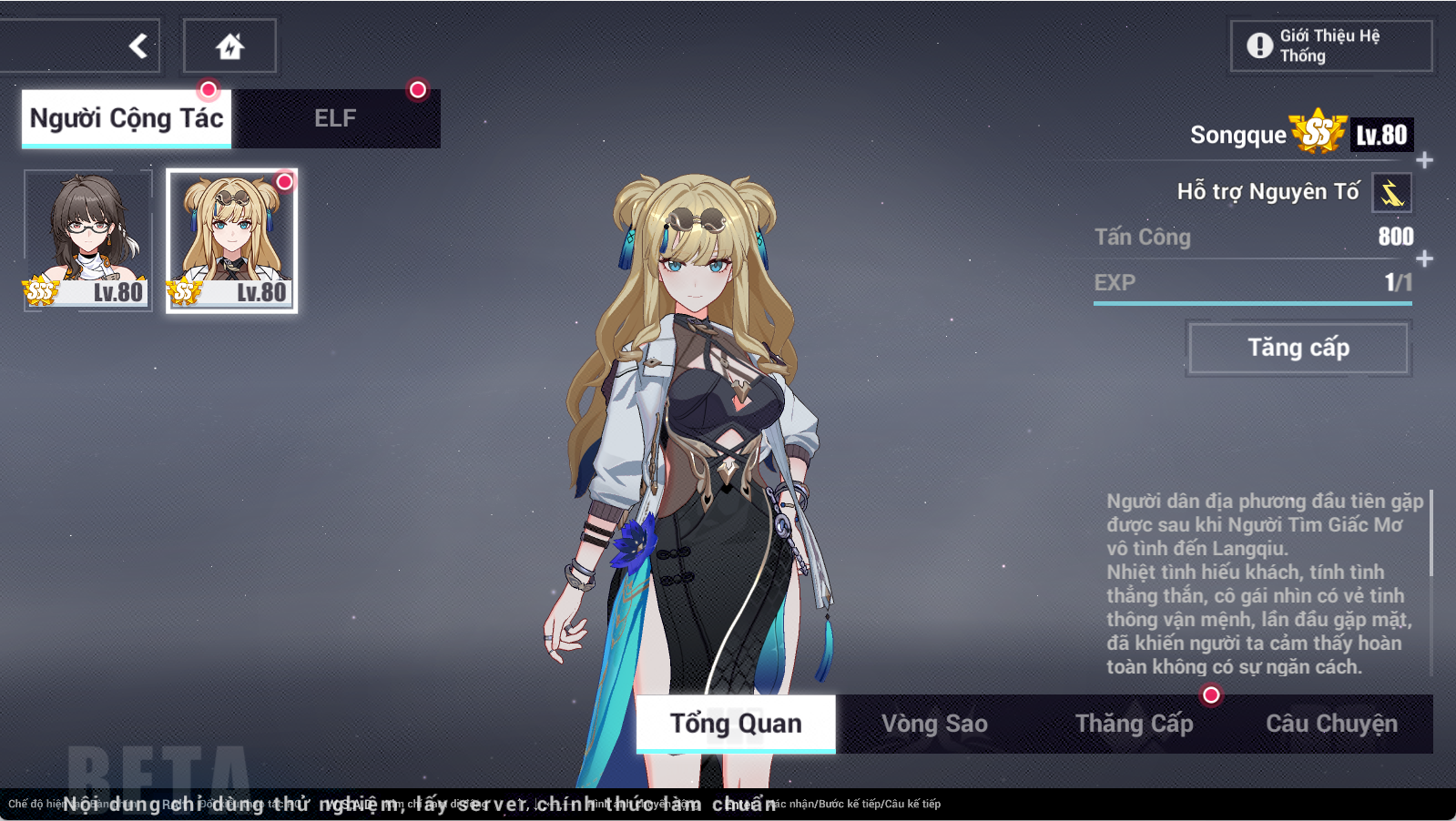Open Giới Thiệu Hệ Thống

[x=1330, y=46]
